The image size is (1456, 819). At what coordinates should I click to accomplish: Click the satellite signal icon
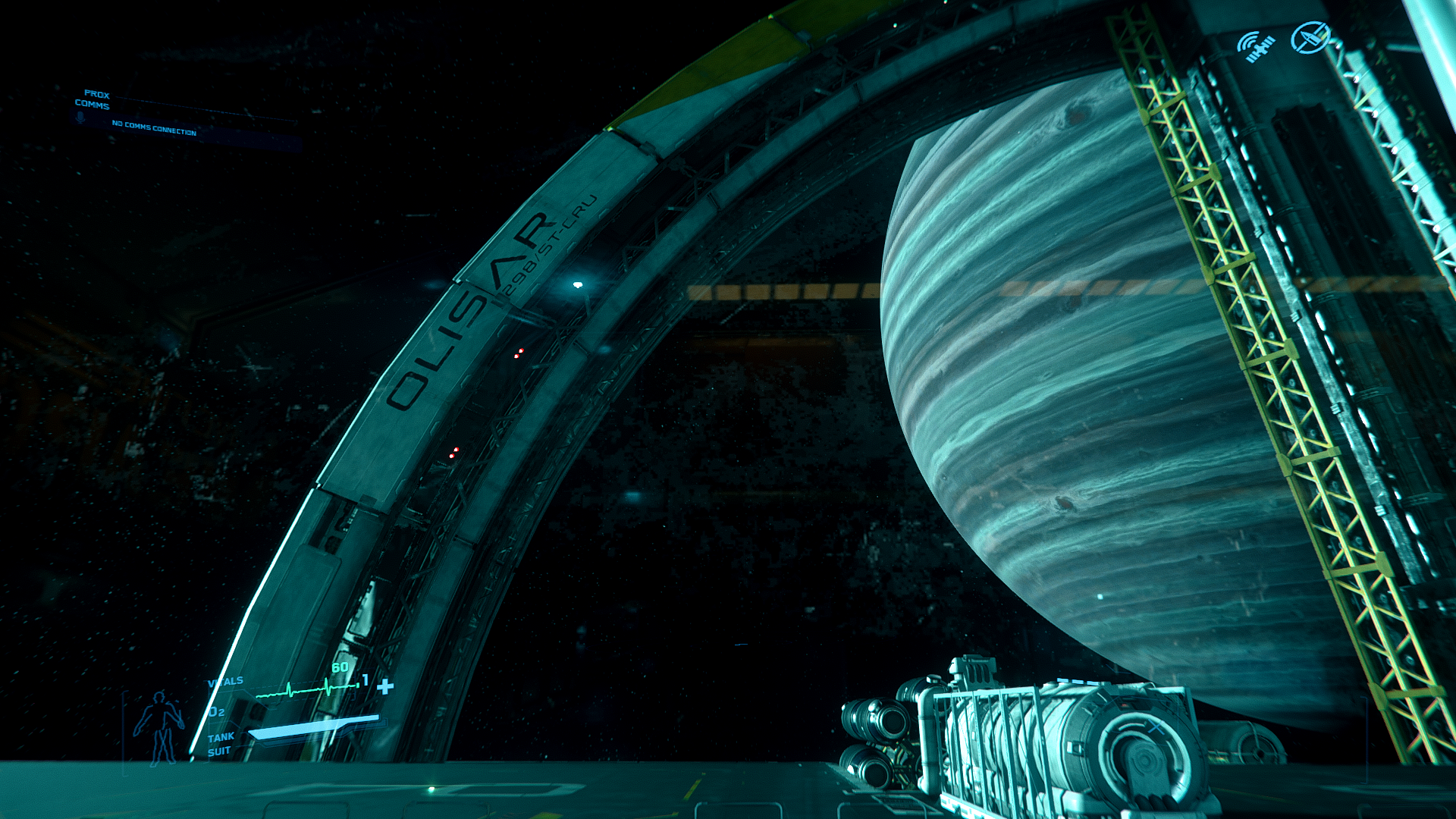pos(1257,46)
